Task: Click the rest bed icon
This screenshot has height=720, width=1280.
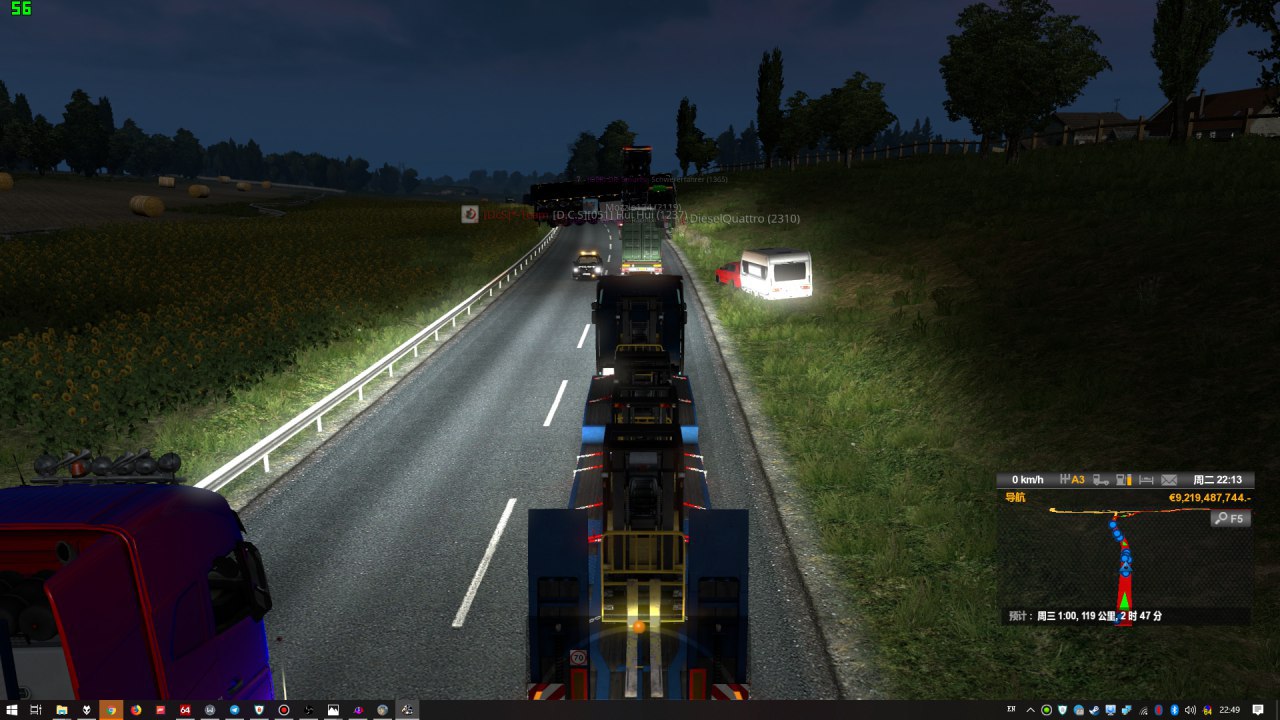Action: point(1146,480)
